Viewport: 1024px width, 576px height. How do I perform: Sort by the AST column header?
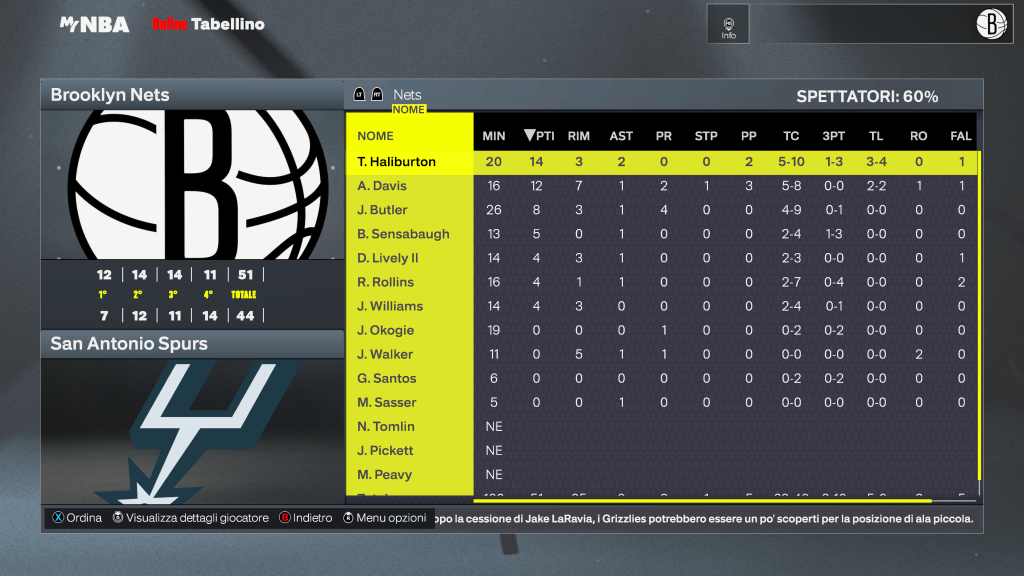[621, 136]
